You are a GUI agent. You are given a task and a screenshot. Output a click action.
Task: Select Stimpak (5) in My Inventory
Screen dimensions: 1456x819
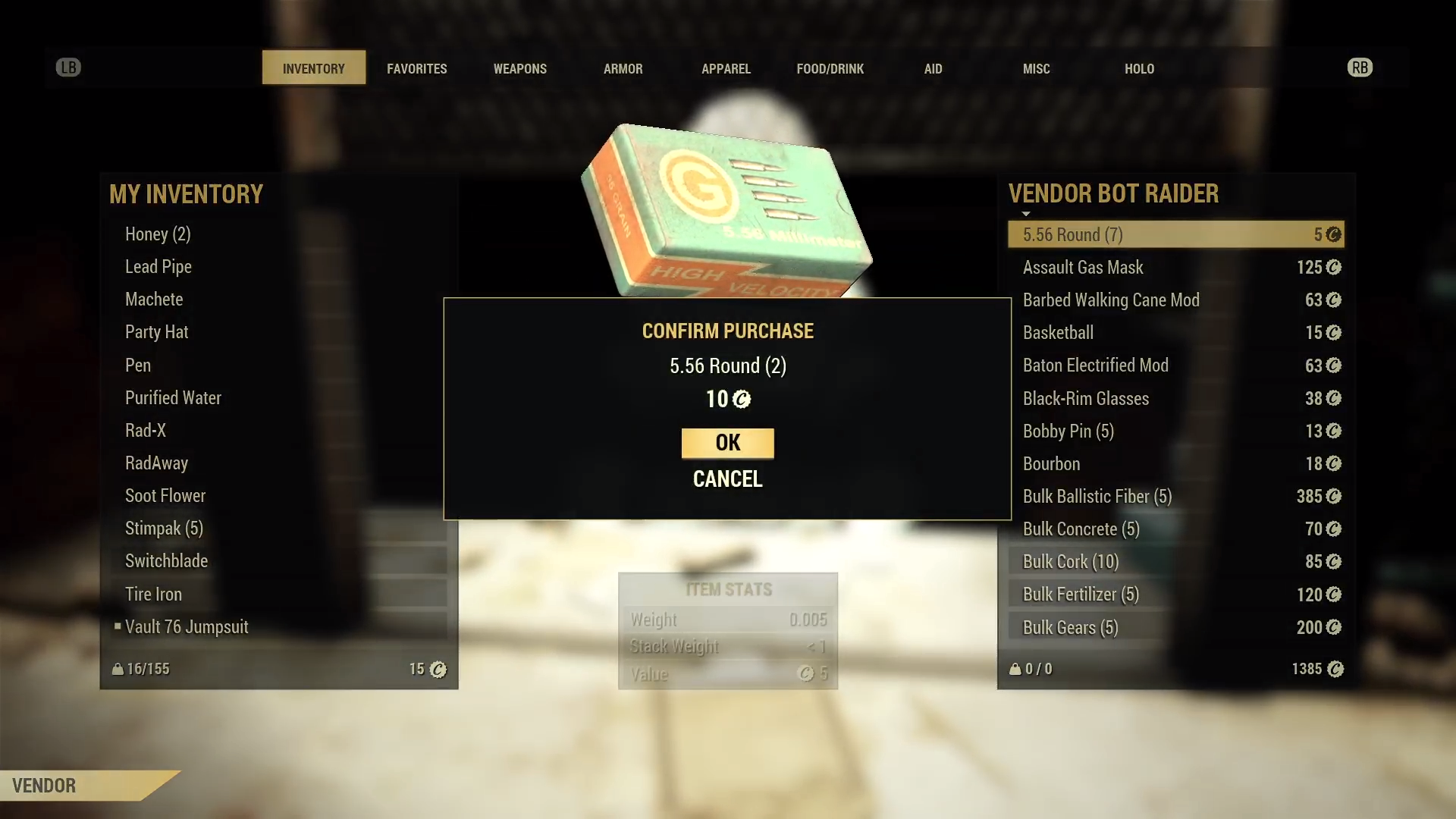pyautogui.click(x=164, y=528)
